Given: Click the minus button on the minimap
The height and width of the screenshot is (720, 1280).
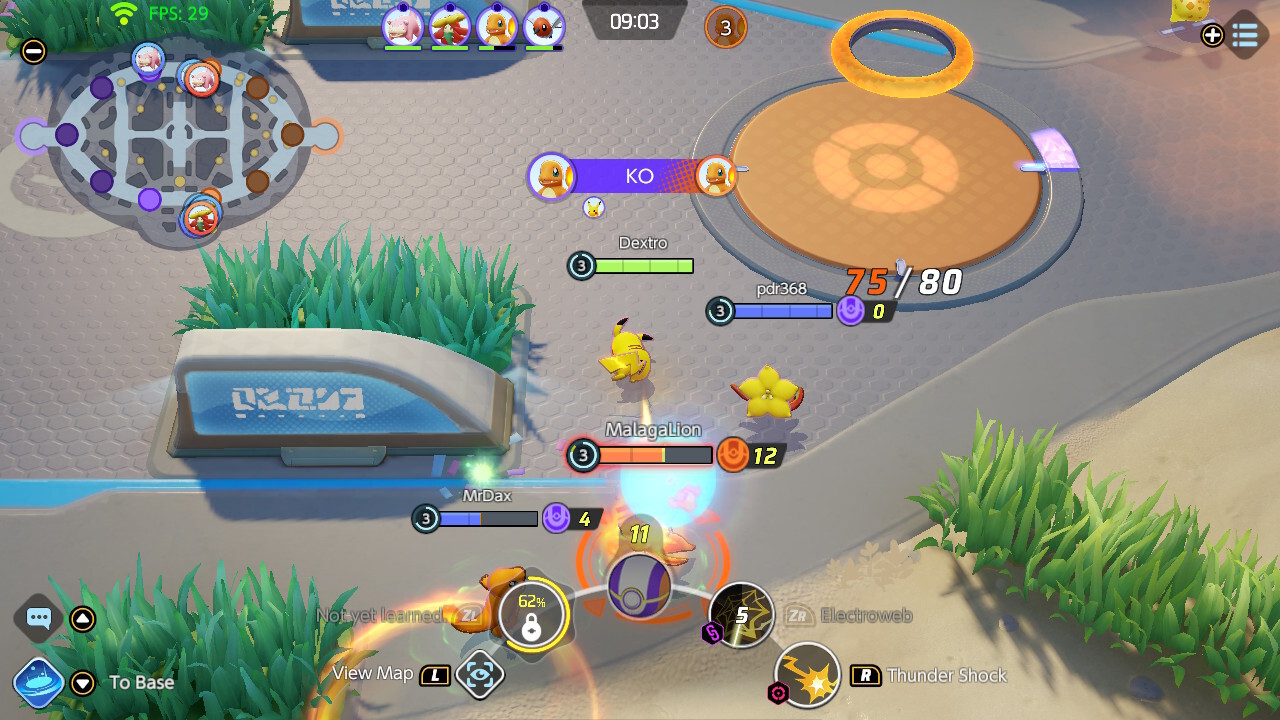Looking at the screenshot, I should 33,50.
